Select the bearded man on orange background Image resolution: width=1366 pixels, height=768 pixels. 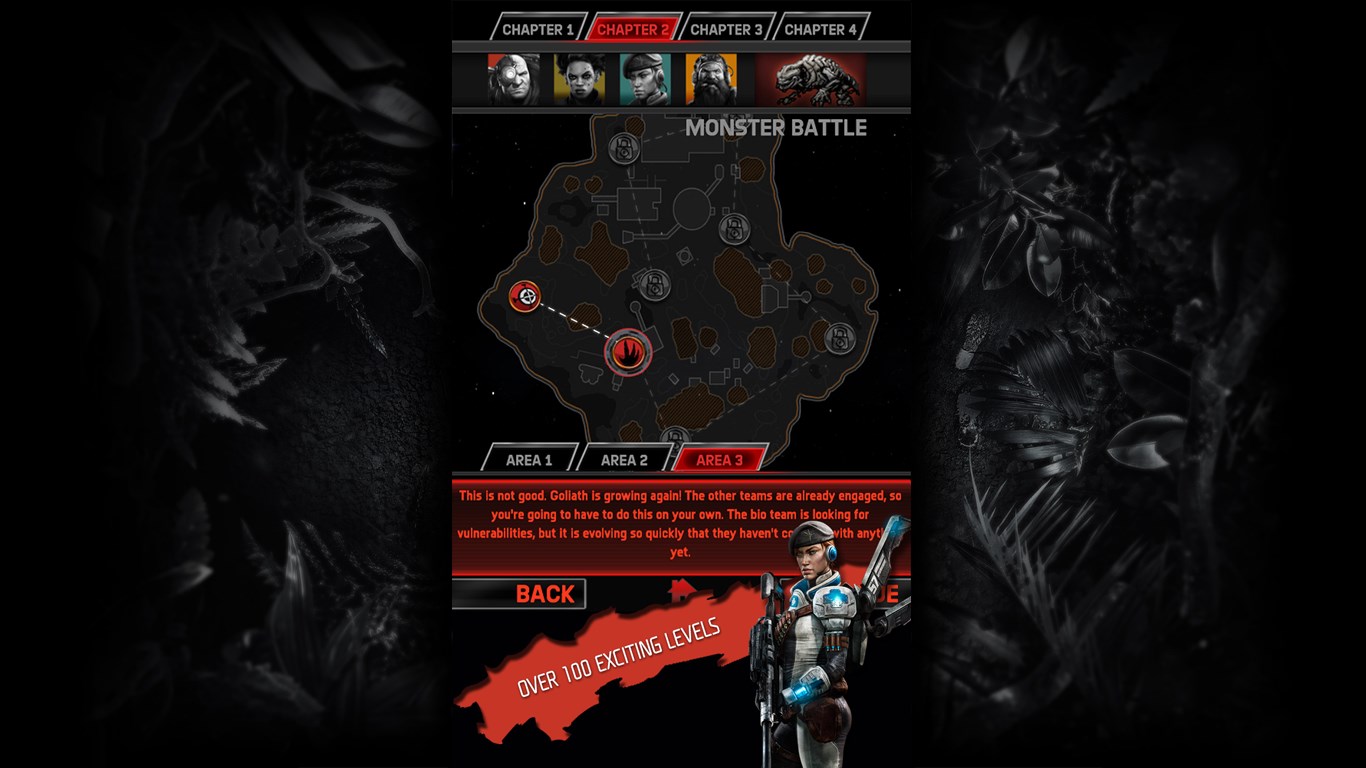pos(710,79)
